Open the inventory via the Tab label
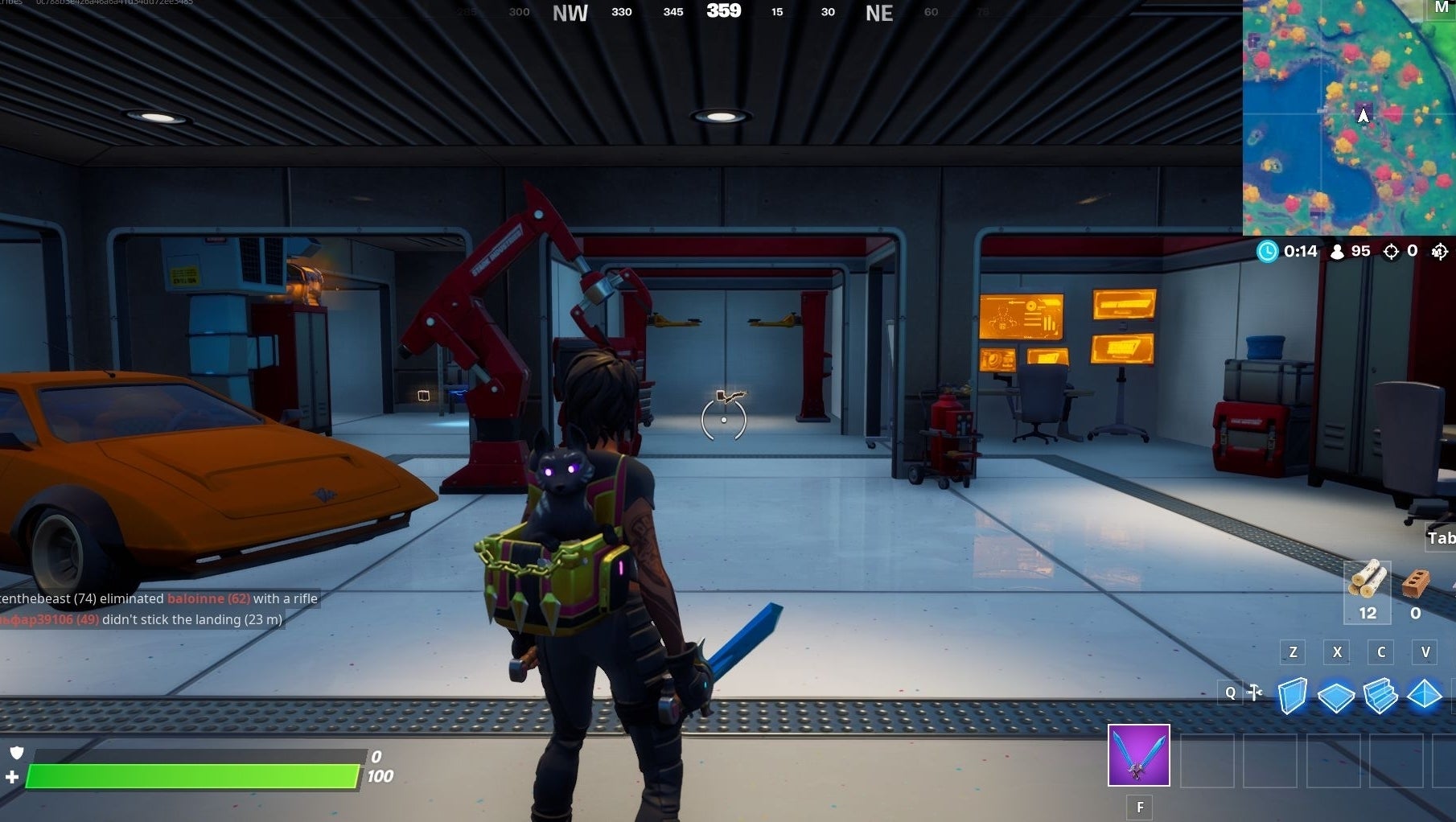The width and height of the screenshot is (1456, 822). click(x=1441, y=538)
